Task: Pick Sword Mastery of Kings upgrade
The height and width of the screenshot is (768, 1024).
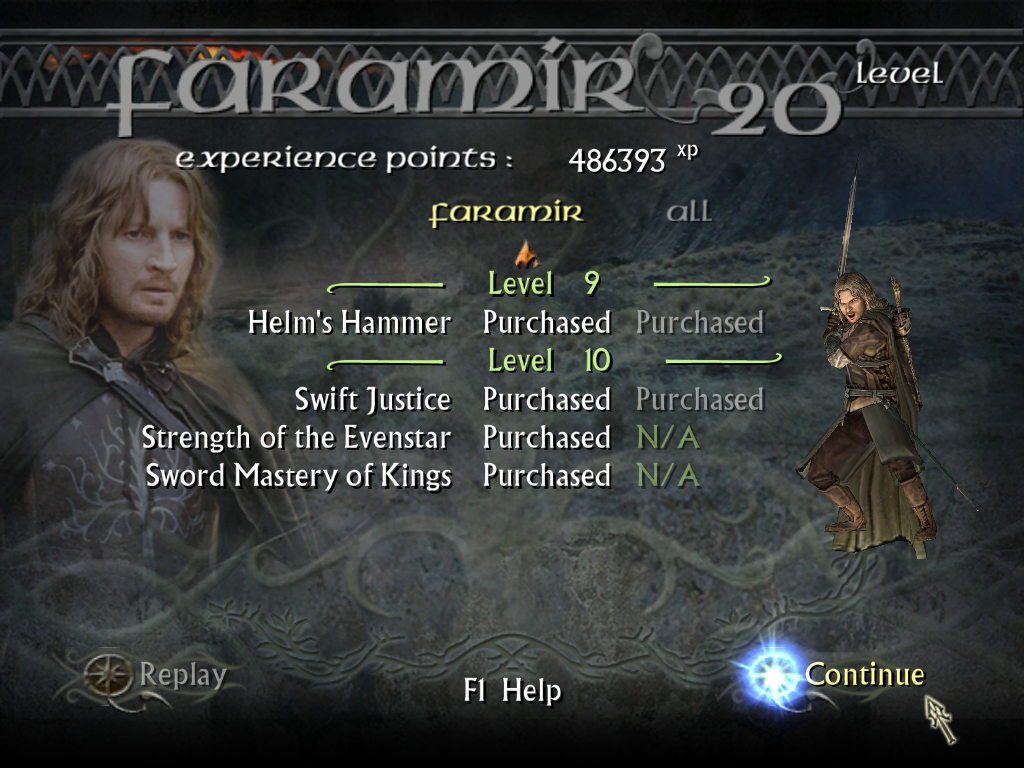Action: pos(298,476)
